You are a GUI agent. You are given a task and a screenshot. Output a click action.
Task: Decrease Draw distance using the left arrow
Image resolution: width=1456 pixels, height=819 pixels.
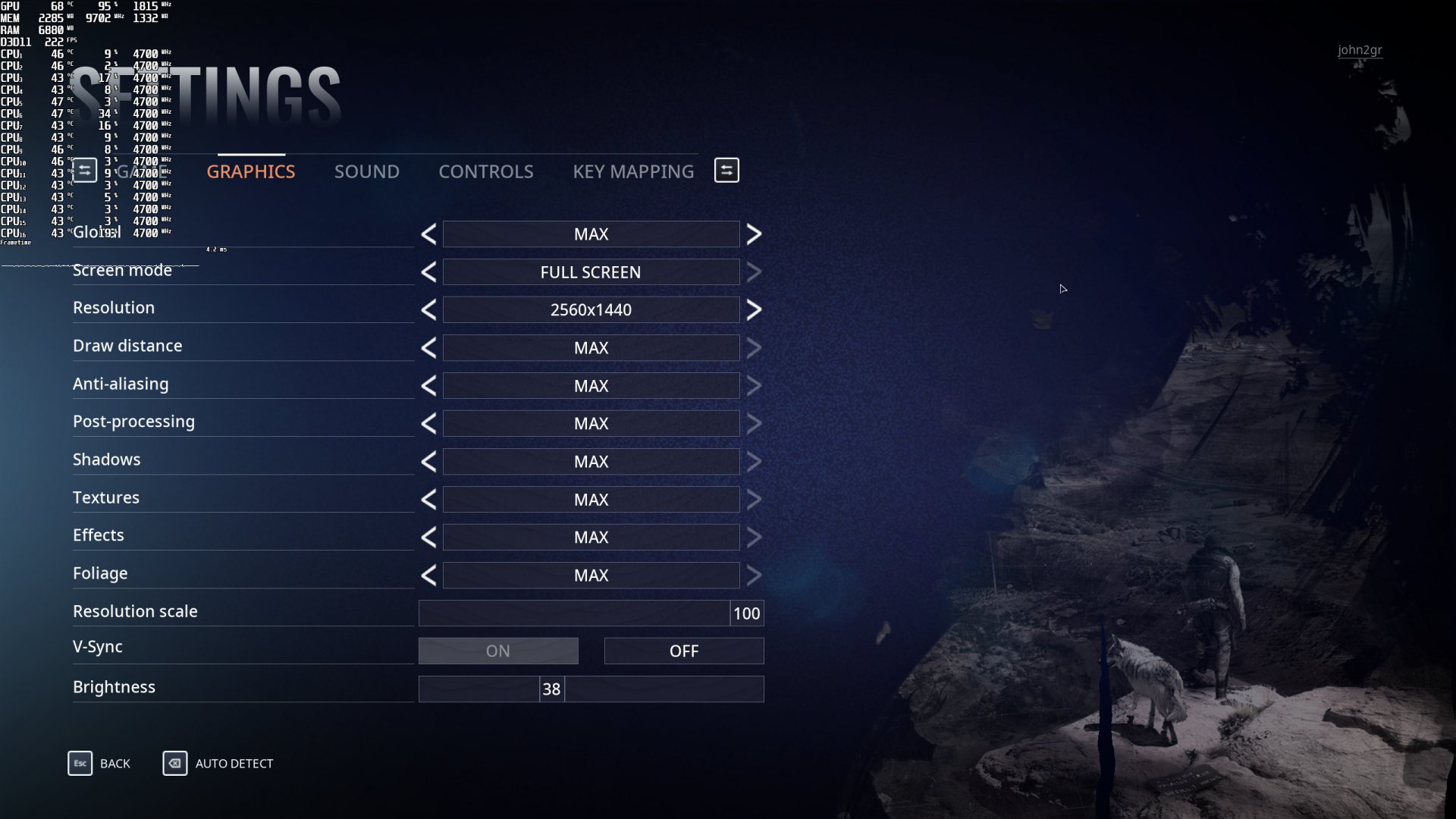[428, 347]
